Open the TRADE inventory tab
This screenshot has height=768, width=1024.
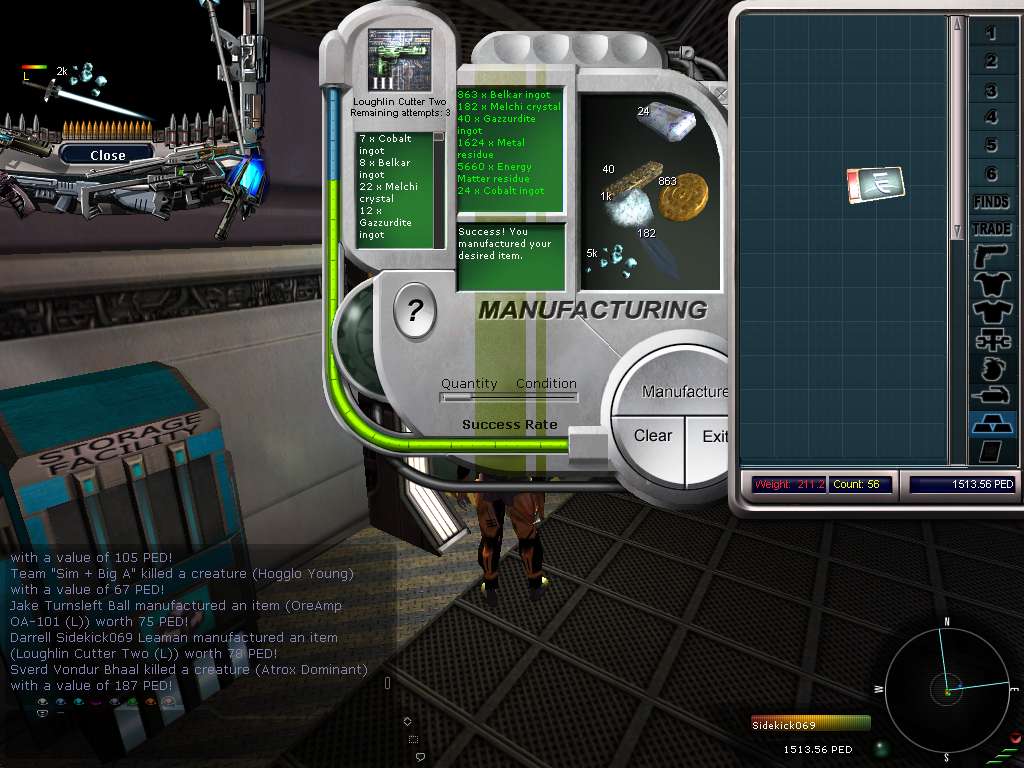pos(991,229)
